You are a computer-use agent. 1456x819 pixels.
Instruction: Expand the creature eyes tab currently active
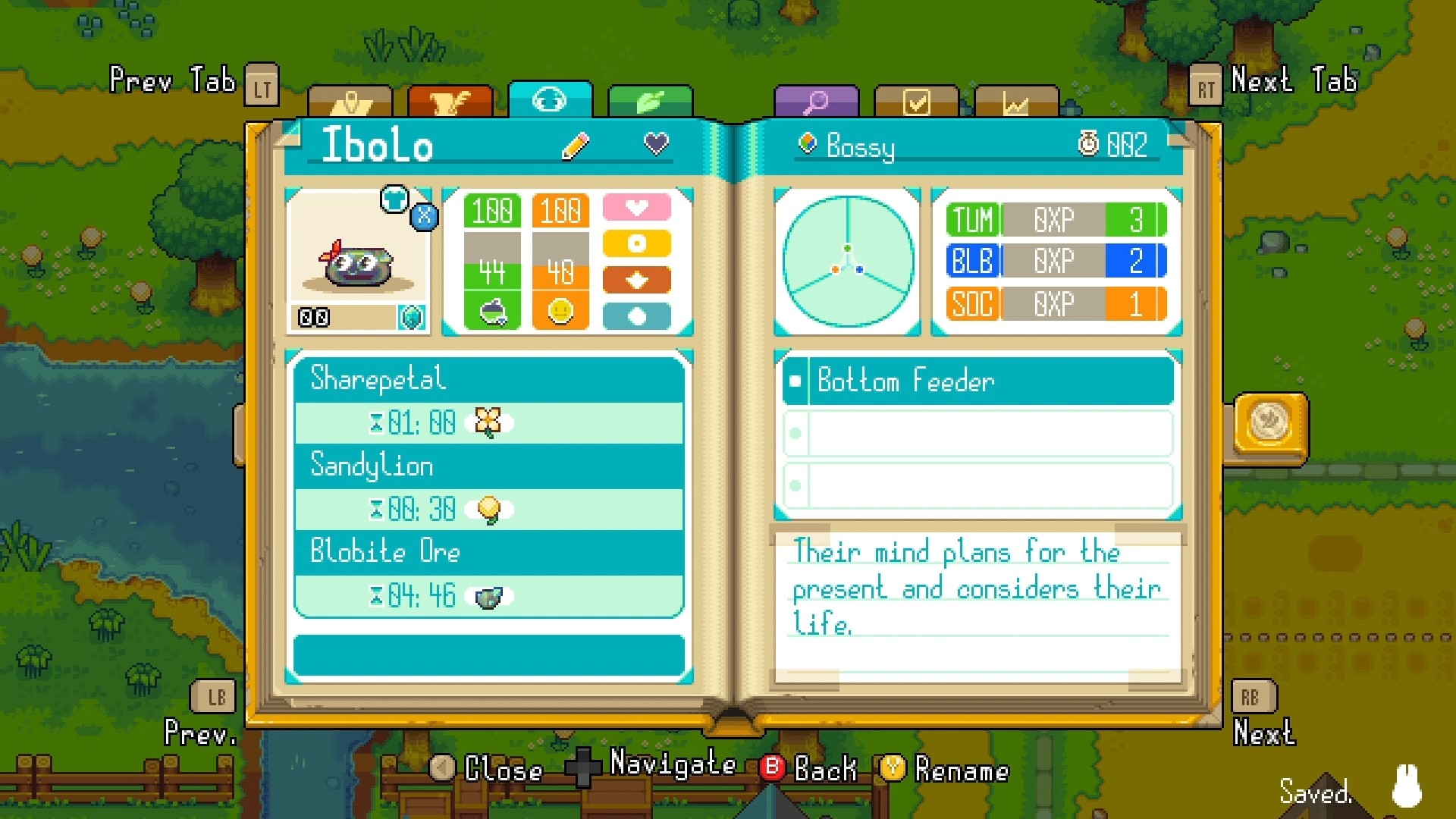551,101
